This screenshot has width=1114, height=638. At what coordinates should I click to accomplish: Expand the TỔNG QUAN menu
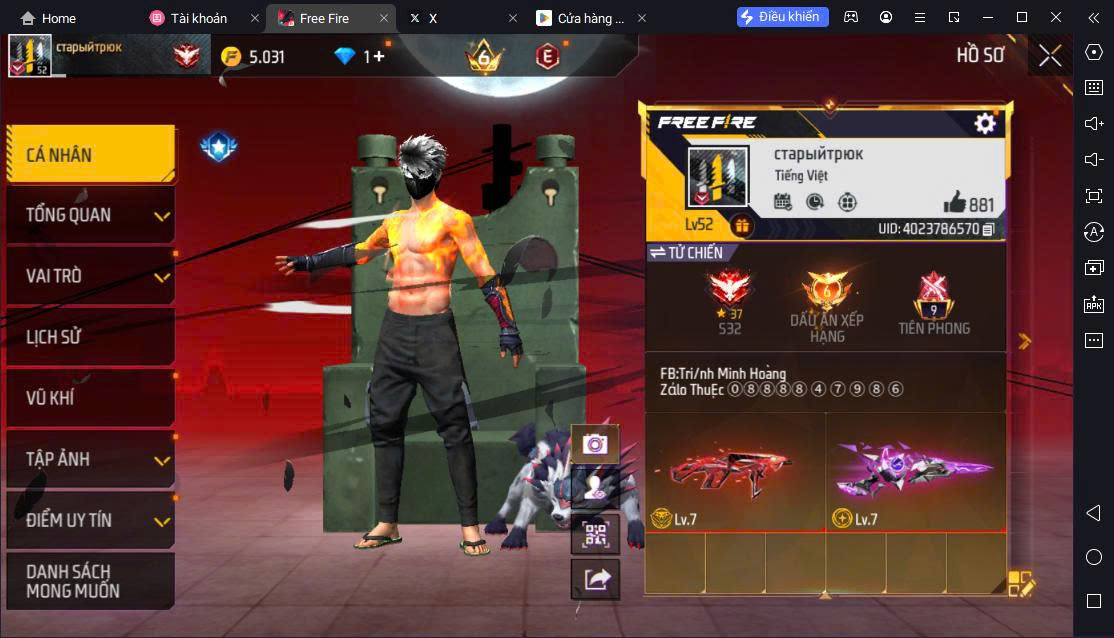pos(90,215)
